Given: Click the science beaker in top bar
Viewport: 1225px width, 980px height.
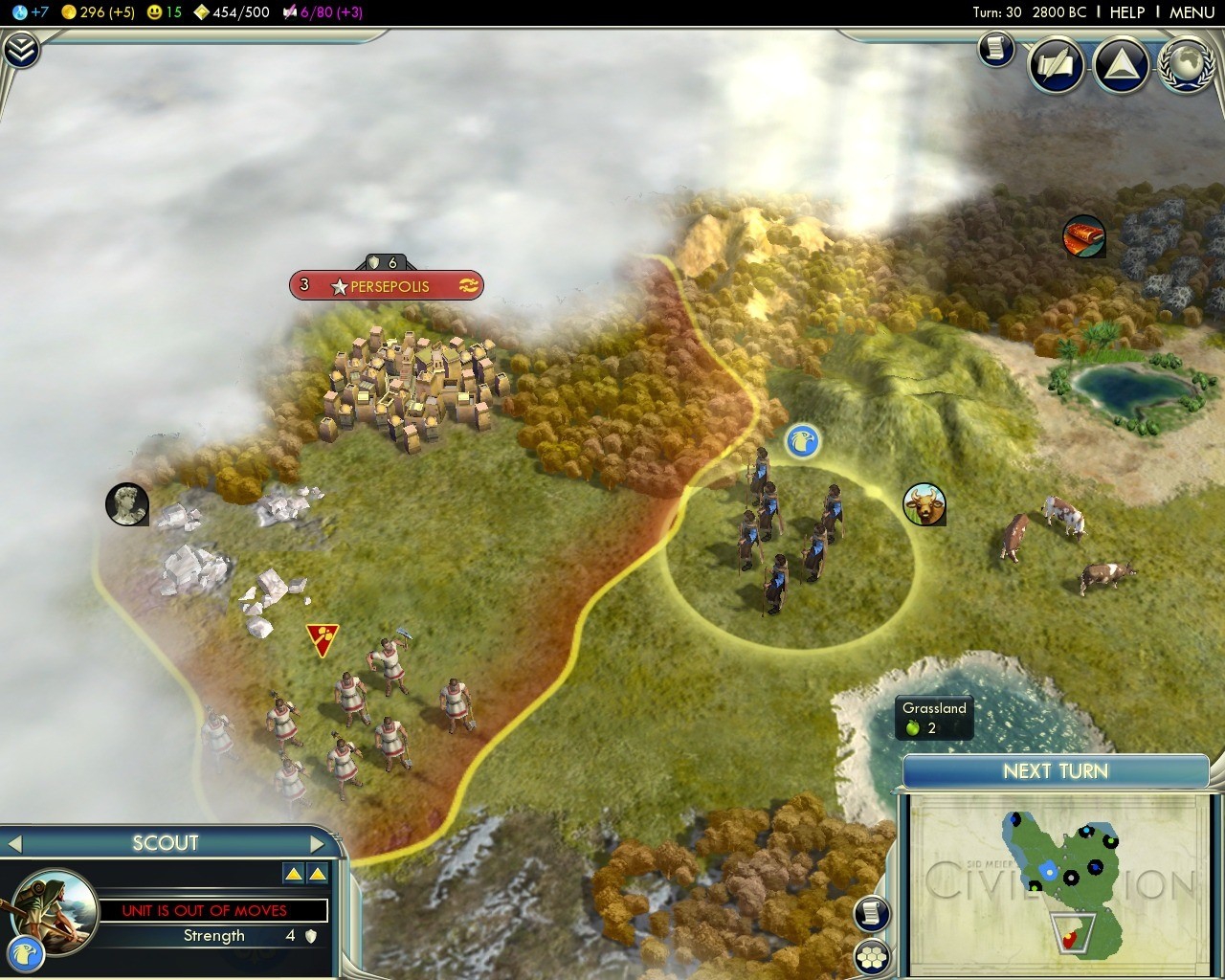Looking at the screenshot, I should [21, 12].
